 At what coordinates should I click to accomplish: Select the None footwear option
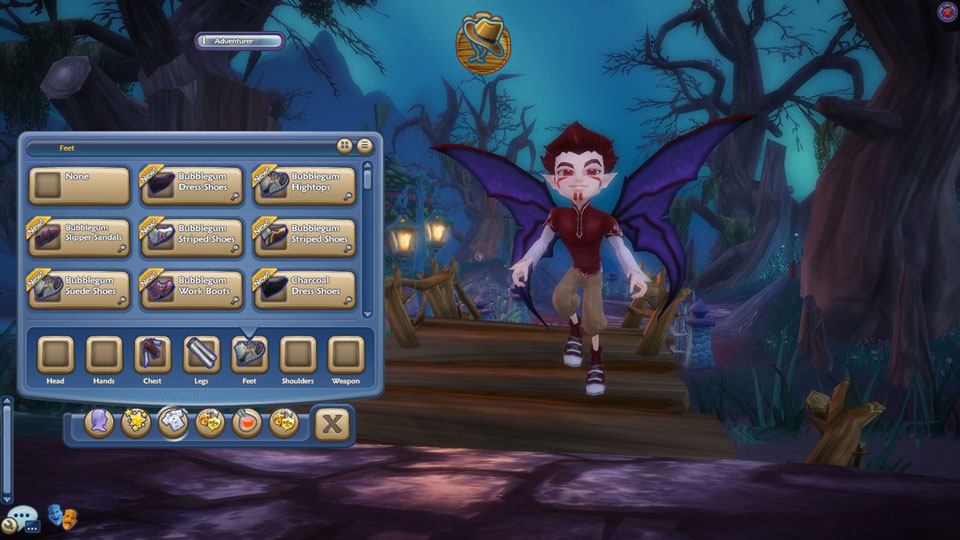pos(79,185)
